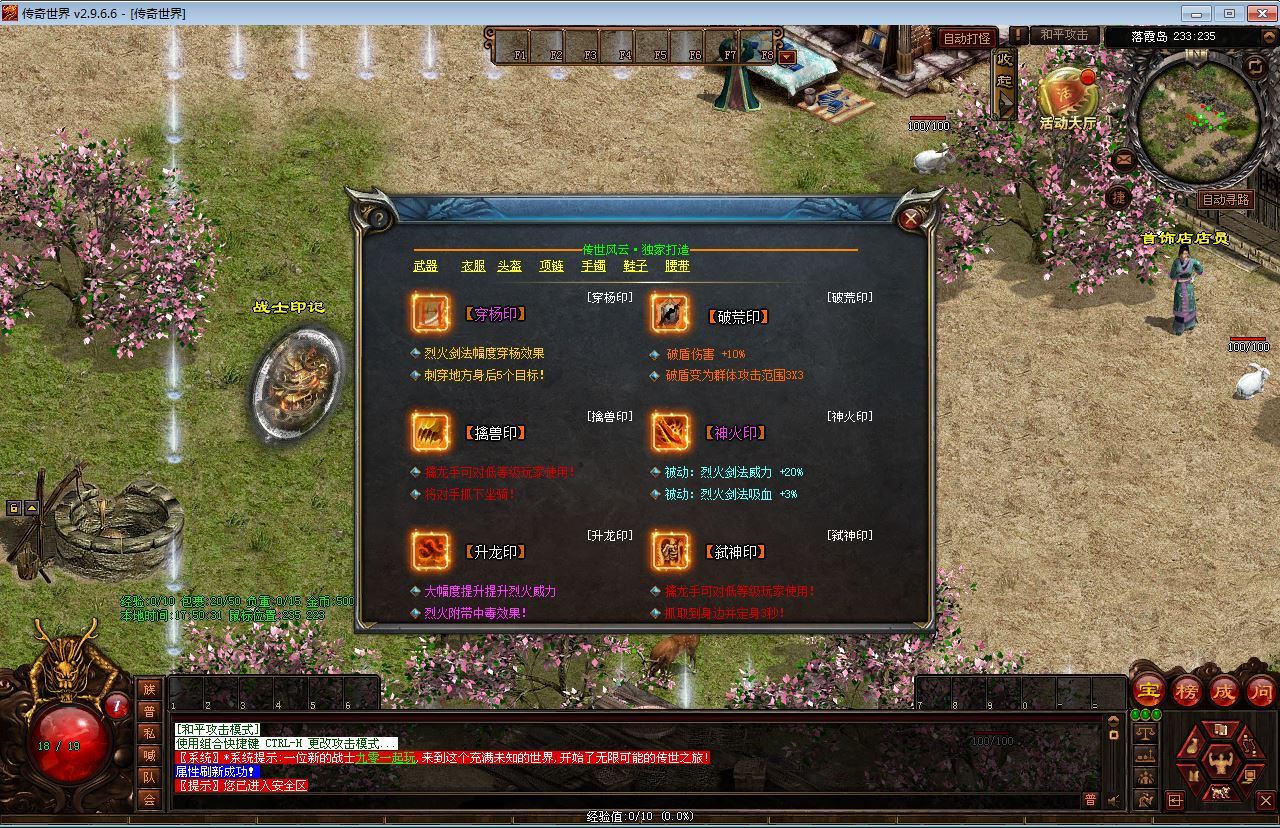This screenshot has height=828, width=1280.
Task: Pick the 神火印 seal icon
Action: [x=670, y=432]
